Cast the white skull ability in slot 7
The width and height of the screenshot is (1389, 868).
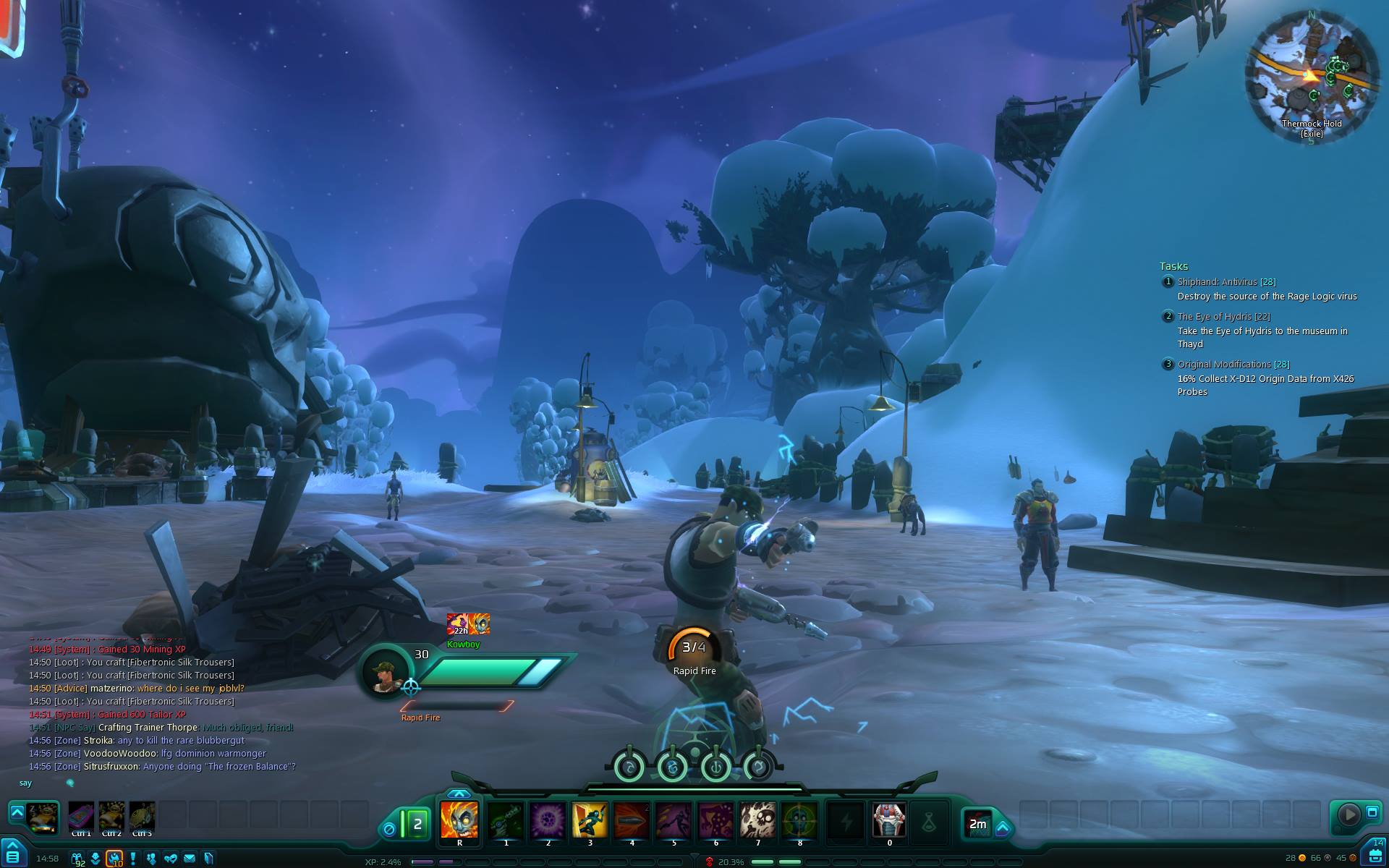tap(757, 820)
